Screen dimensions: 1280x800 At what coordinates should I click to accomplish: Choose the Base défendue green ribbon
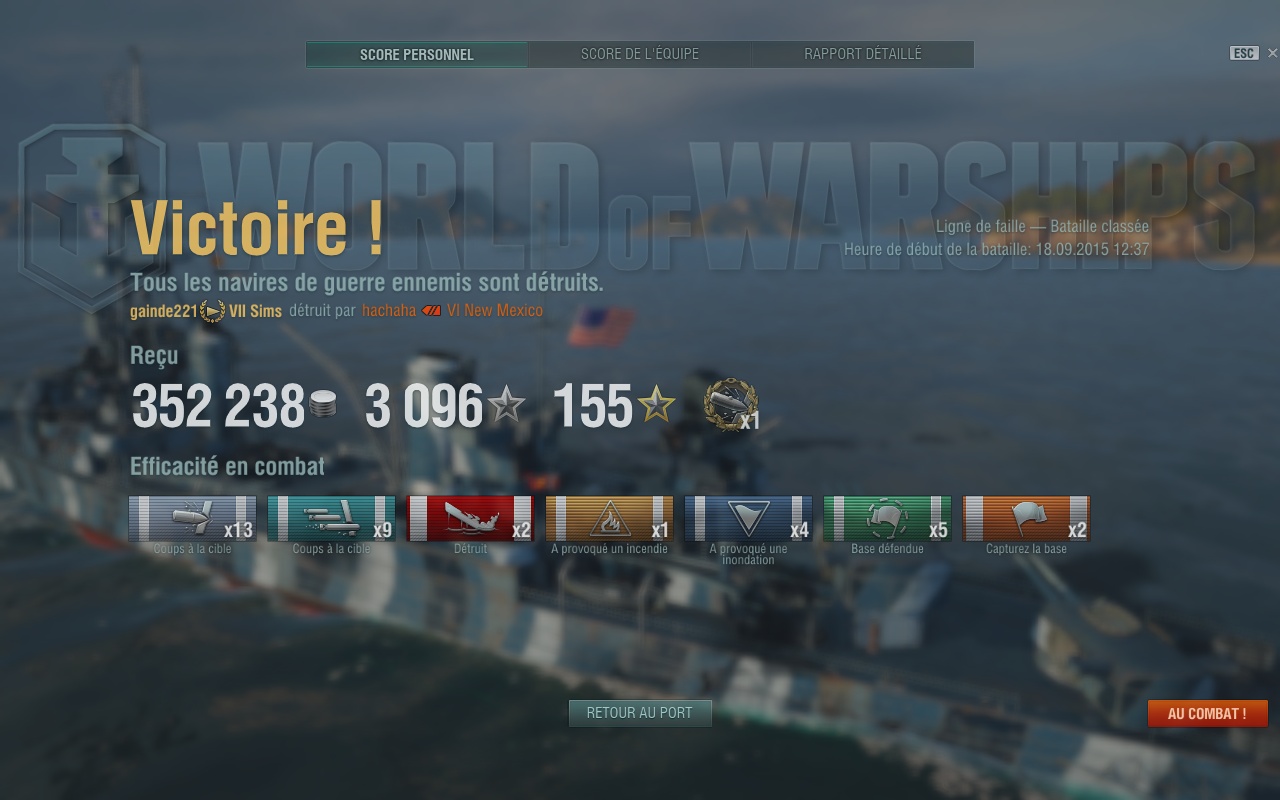(x=887, y=519)
